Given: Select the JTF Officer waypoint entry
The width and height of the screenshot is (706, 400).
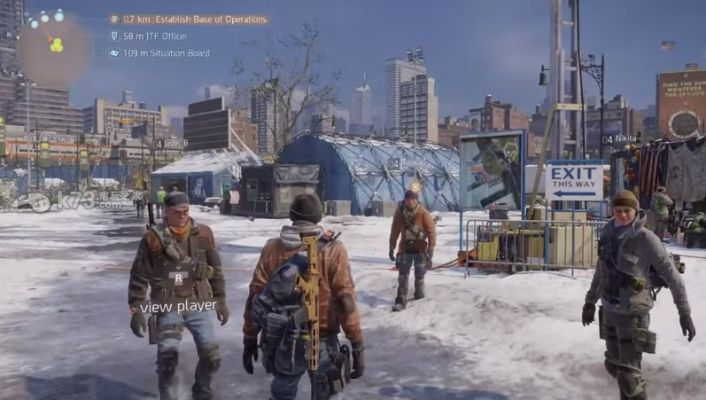Looking at the screenshot, I should pos(153,36).
